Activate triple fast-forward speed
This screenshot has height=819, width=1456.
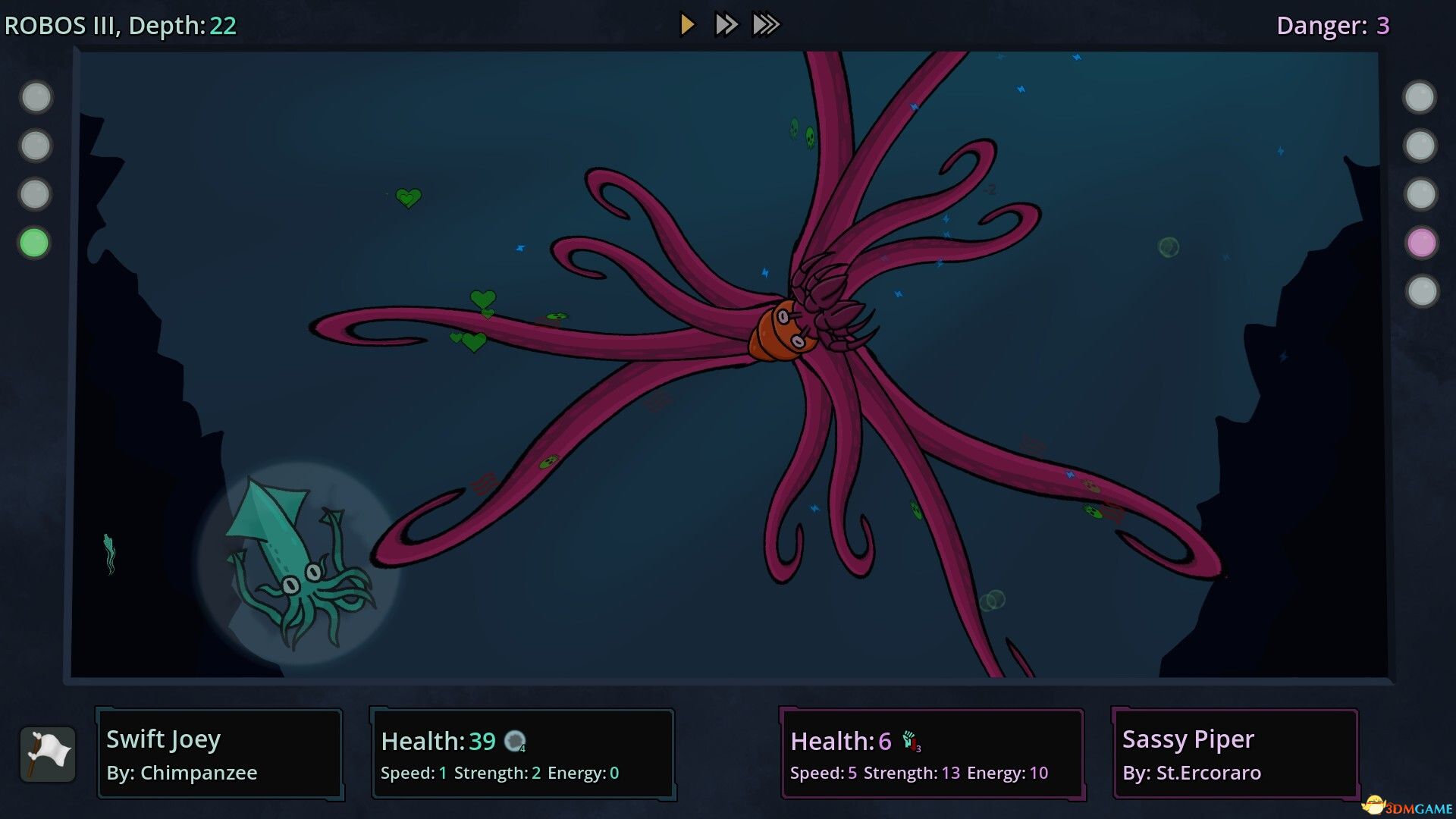(x=766, y=25)
